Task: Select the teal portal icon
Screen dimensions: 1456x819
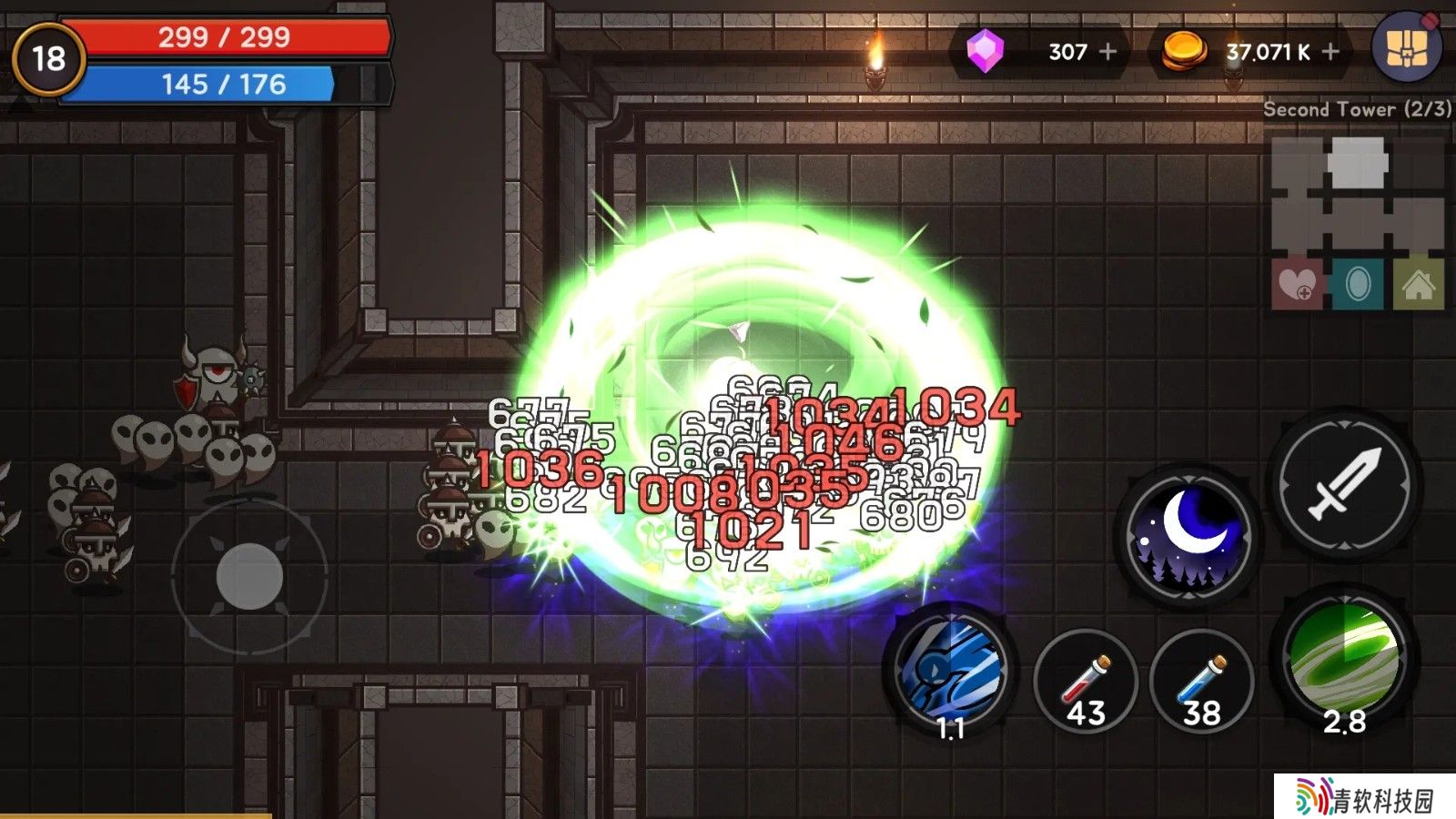Action: click(1357, 285)
